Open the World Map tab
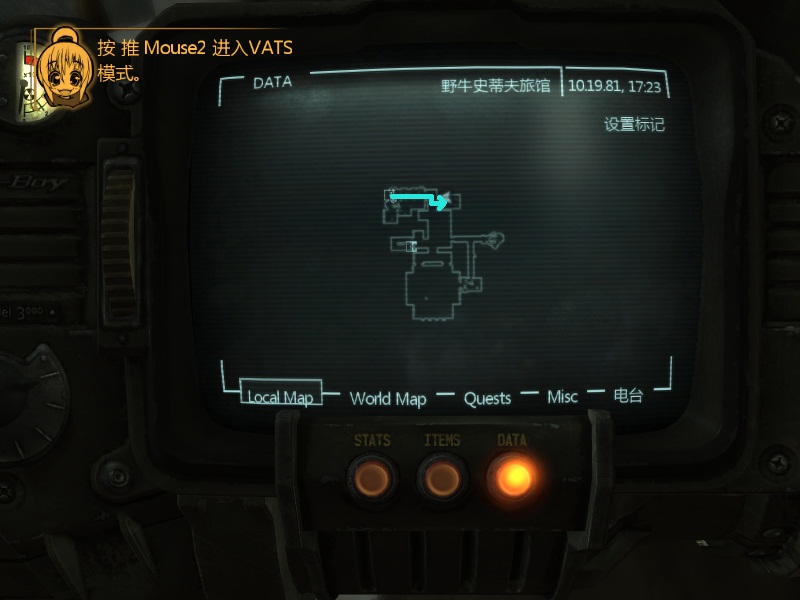 click(388, 398)
